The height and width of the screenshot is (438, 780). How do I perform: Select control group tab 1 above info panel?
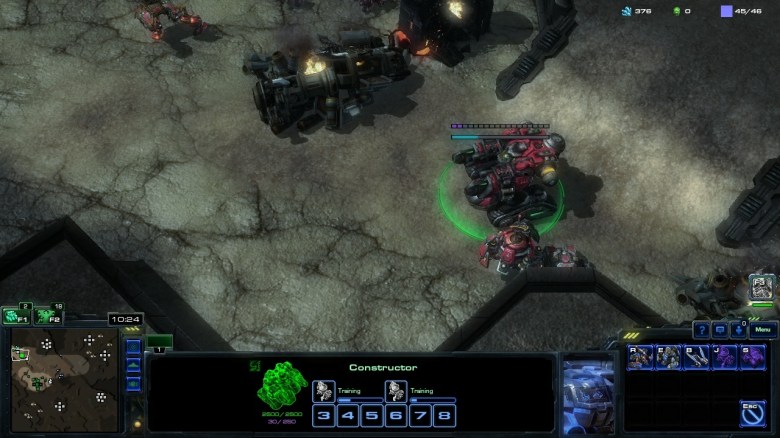[160, 343]
